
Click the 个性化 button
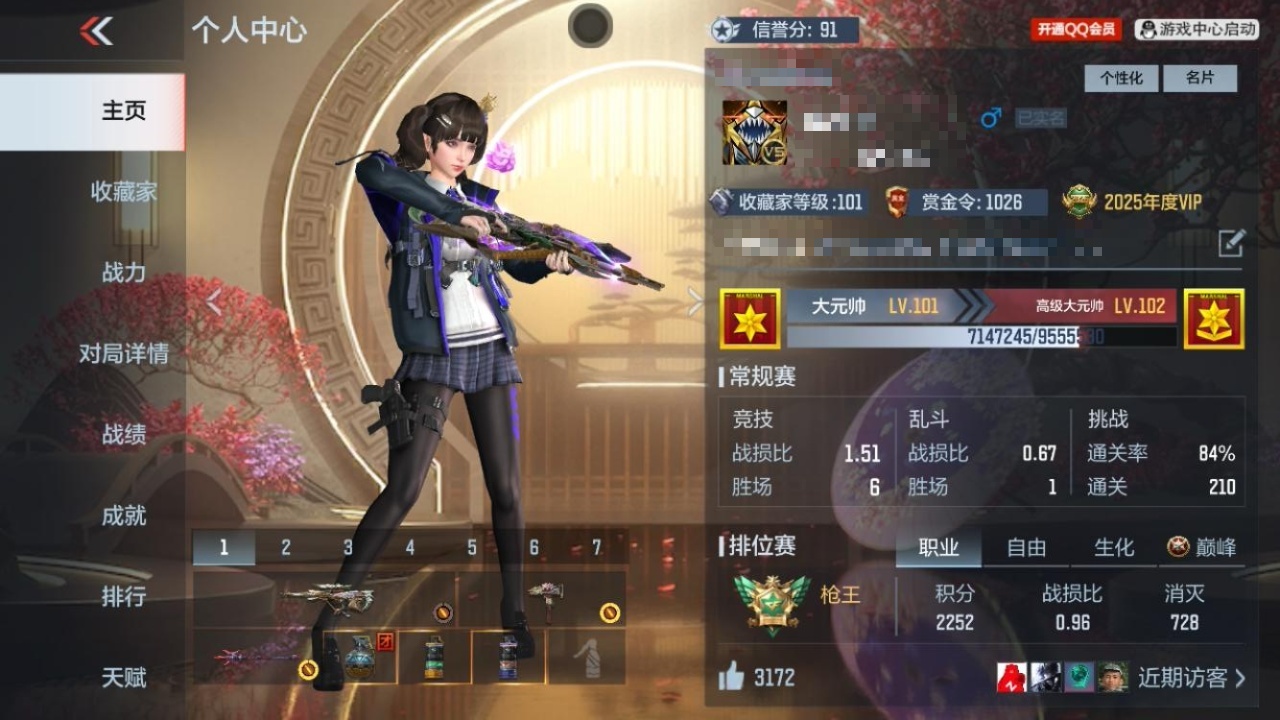point(1121,78)
